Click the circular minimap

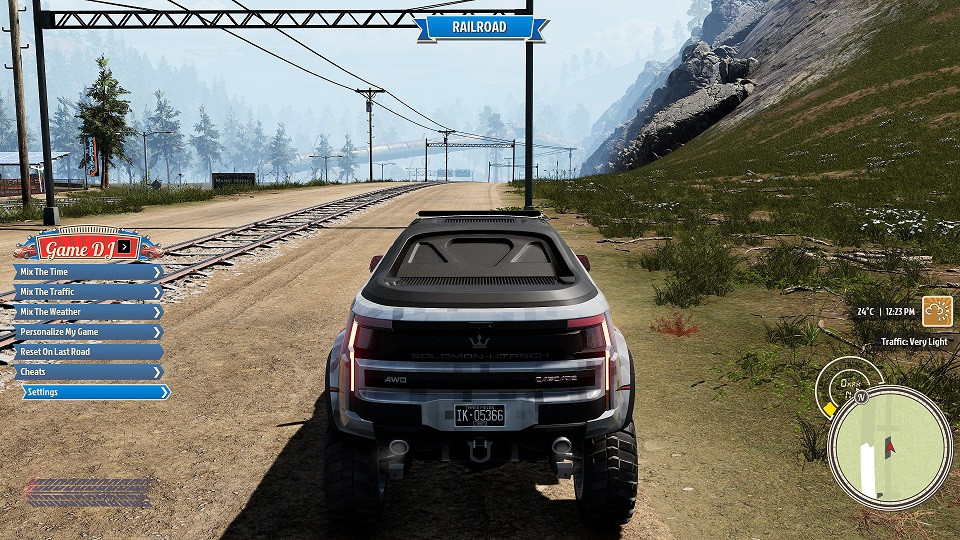pos(889,447)
